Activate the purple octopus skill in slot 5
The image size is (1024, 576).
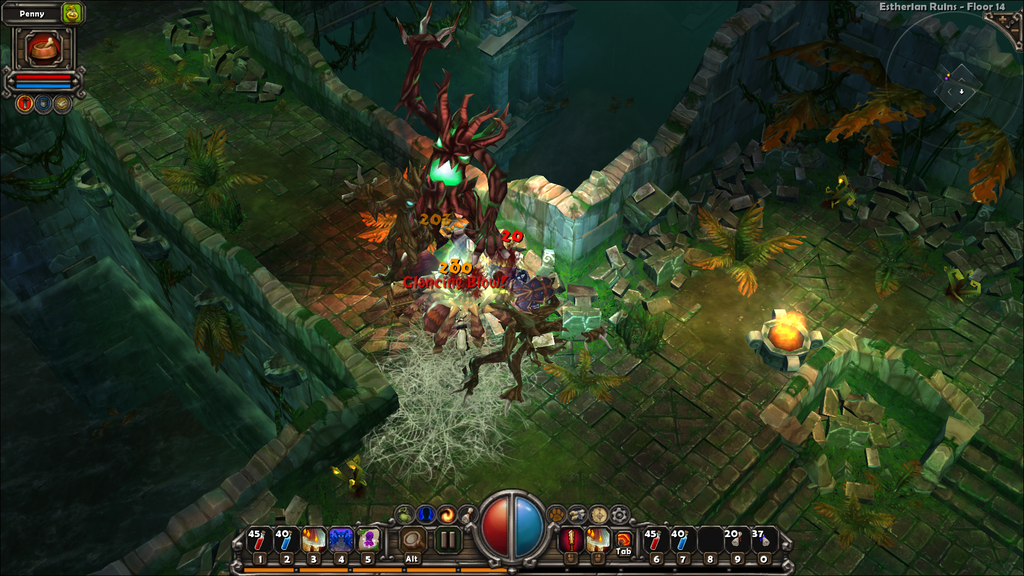point(368,541)
